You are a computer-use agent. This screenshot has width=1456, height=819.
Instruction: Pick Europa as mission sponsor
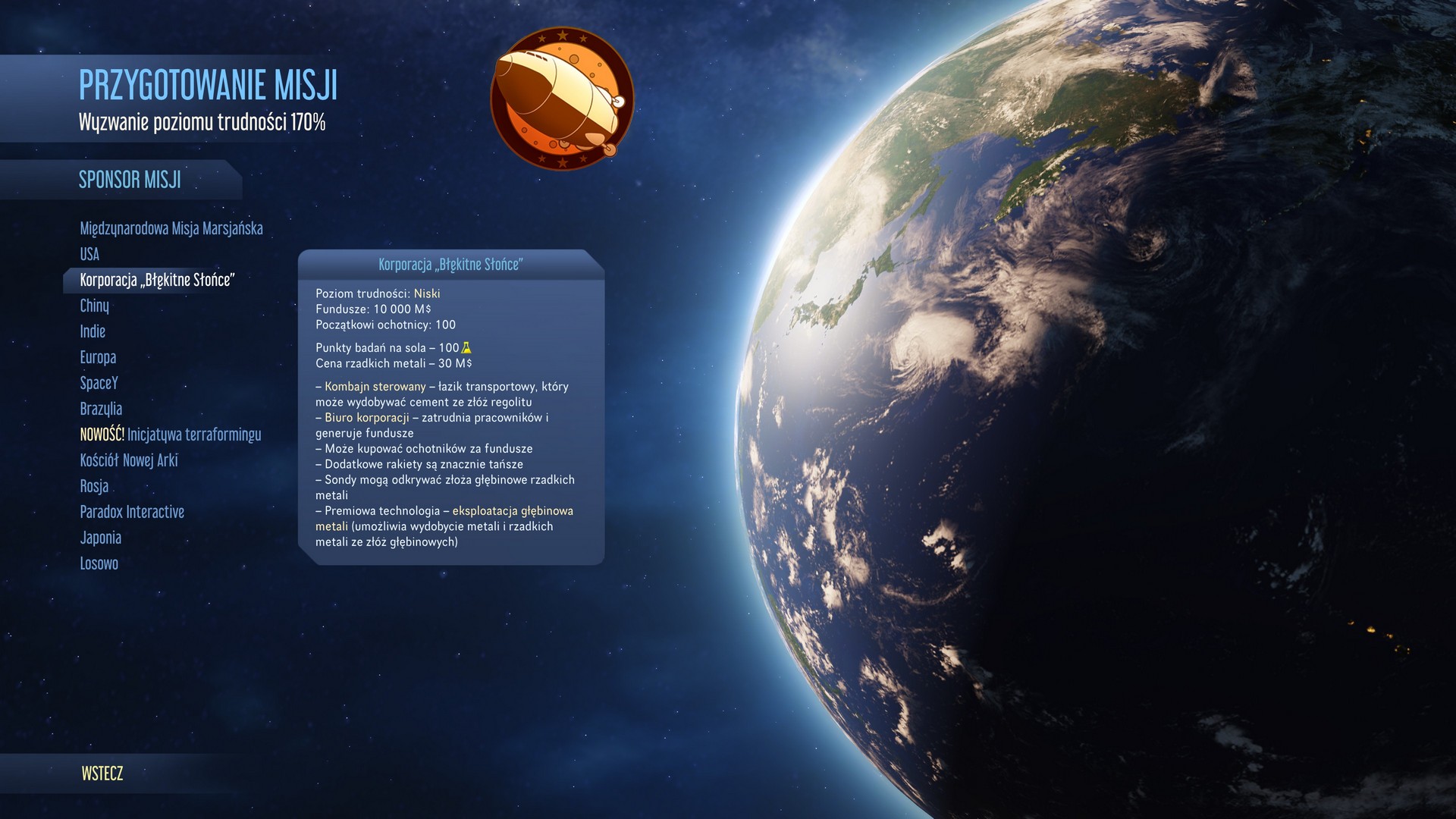point(99,357)
